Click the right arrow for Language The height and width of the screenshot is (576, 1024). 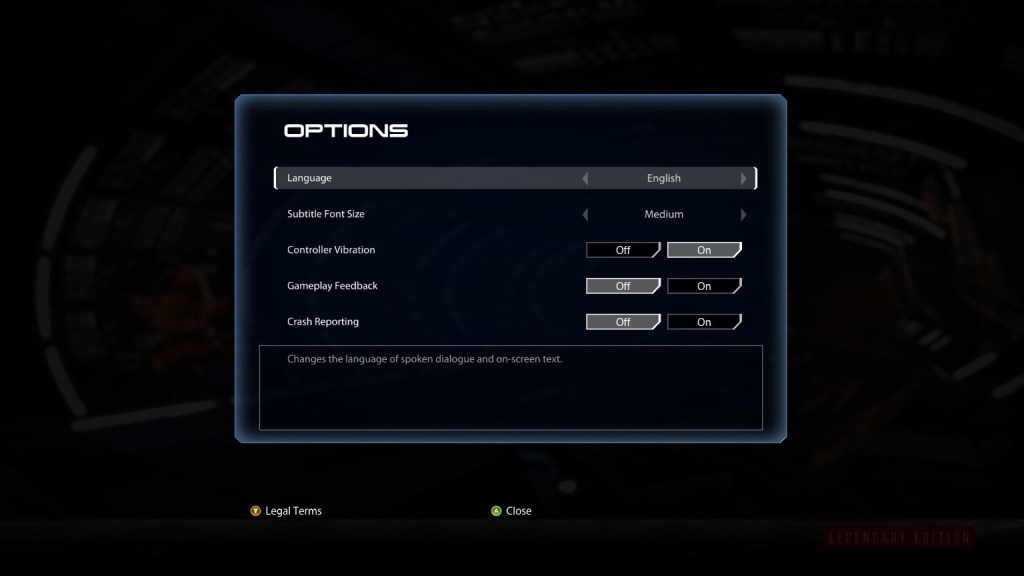pyautogui.click(x=743, y=179)
